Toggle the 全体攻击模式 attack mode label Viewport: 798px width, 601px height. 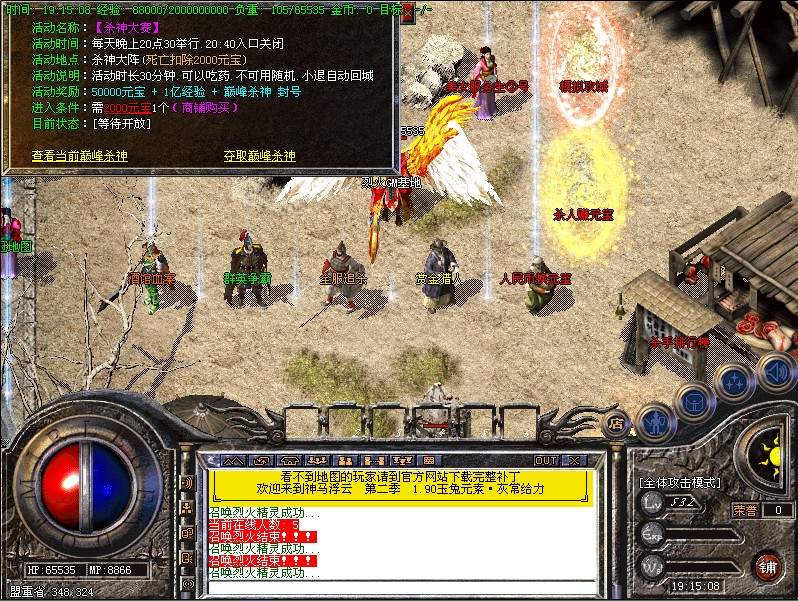[x=680, y=482]
